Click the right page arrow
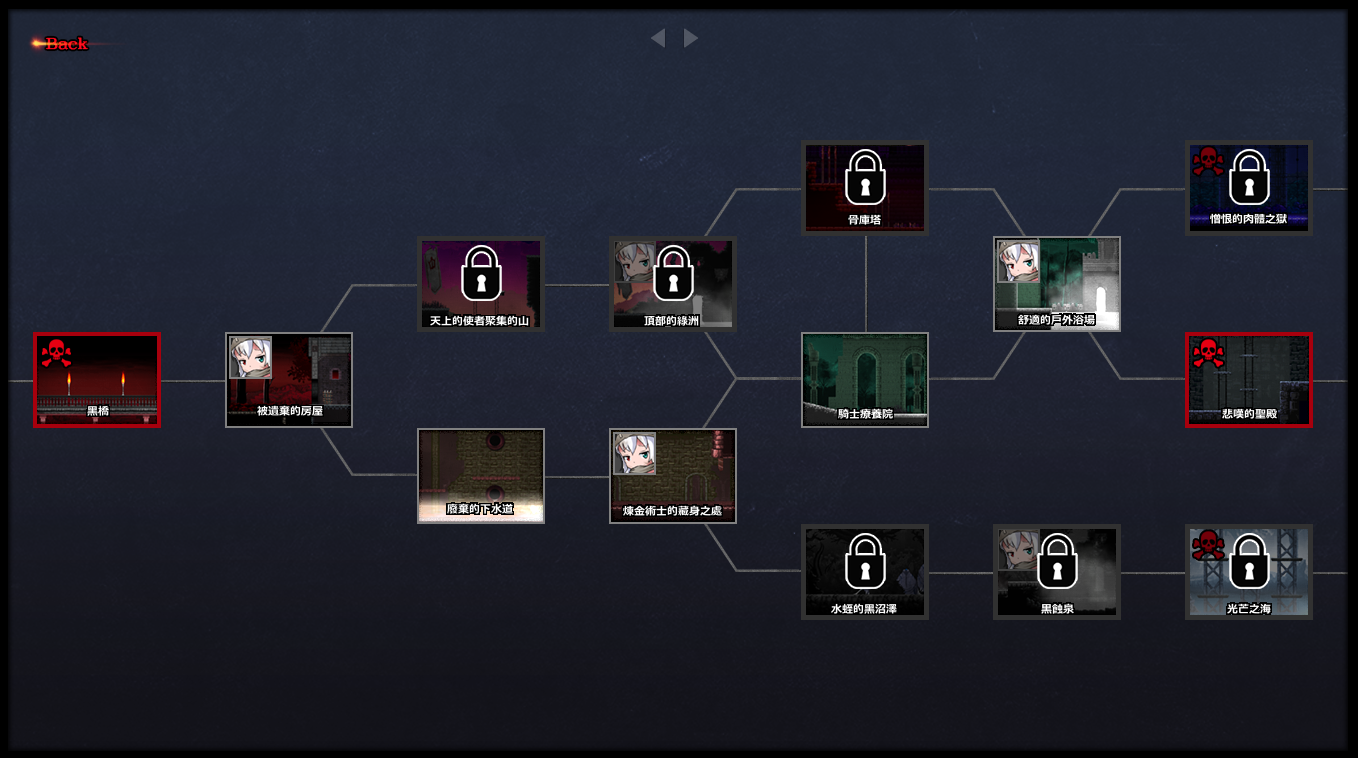Screen dimensions: 1358x758 [691, 38]
